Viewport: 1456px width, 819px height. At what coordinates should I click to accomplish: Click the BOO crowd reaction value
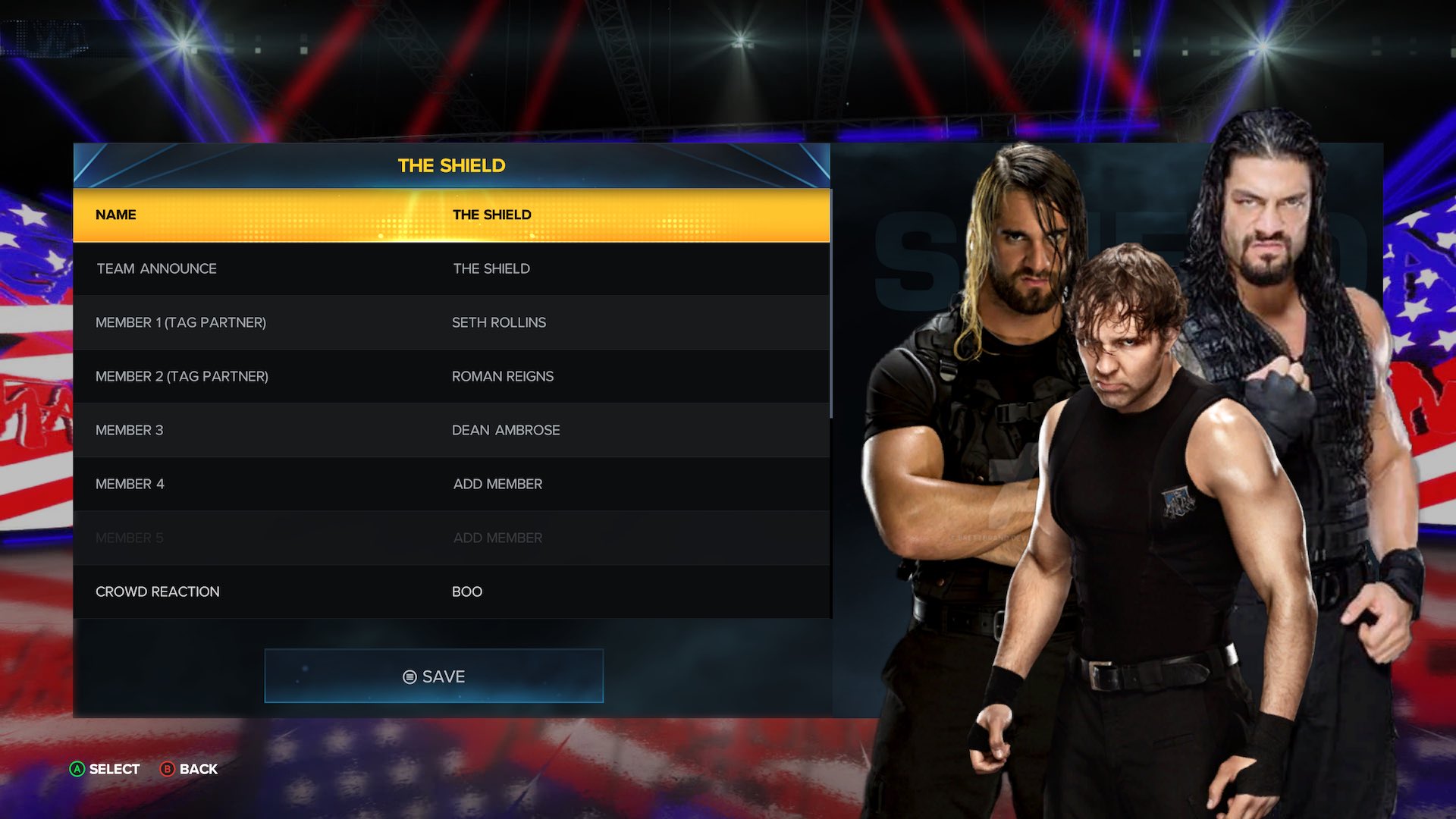tap(468, 591)
